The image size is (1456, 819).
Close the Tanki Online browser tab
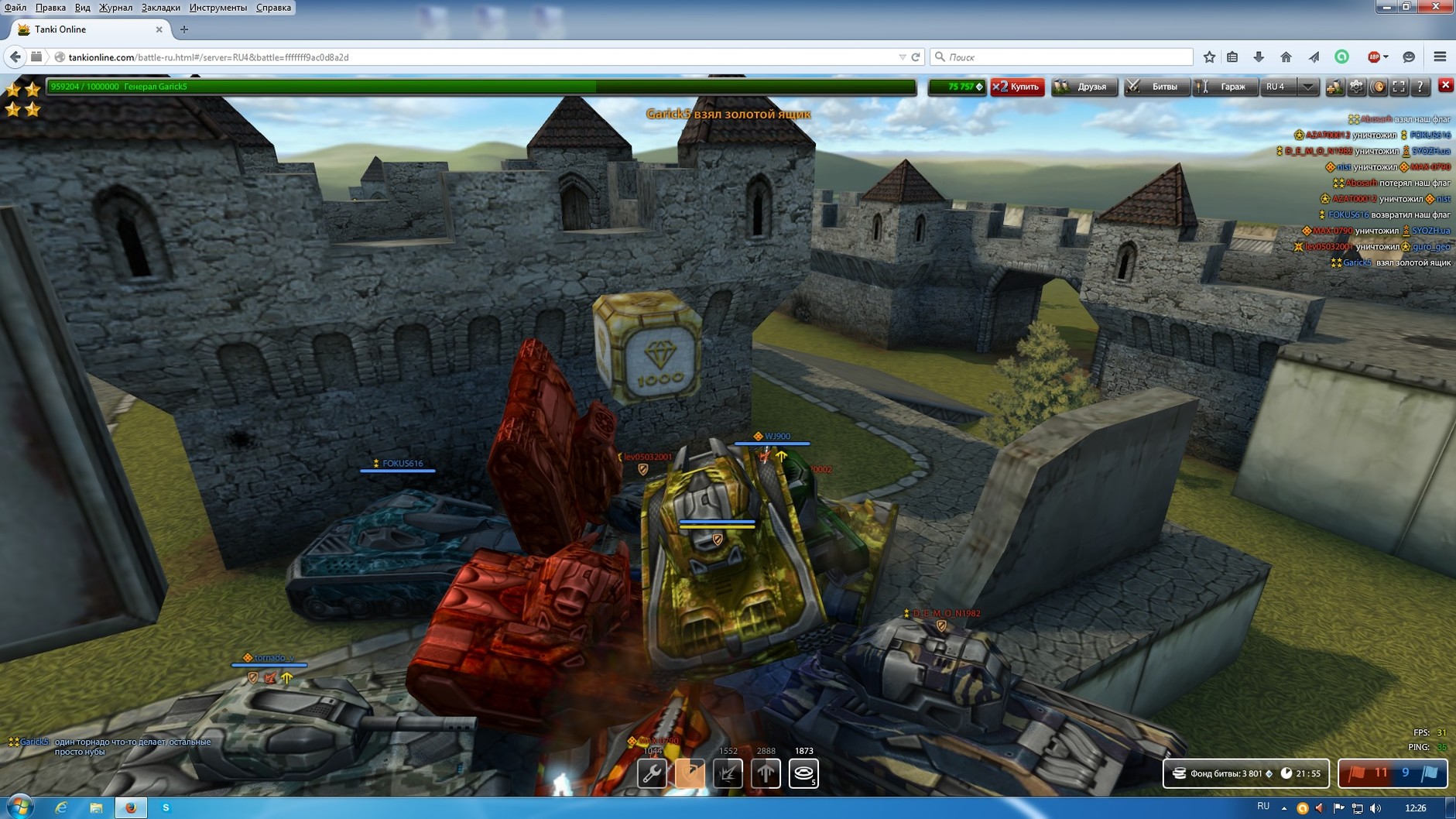pos(159,29)
